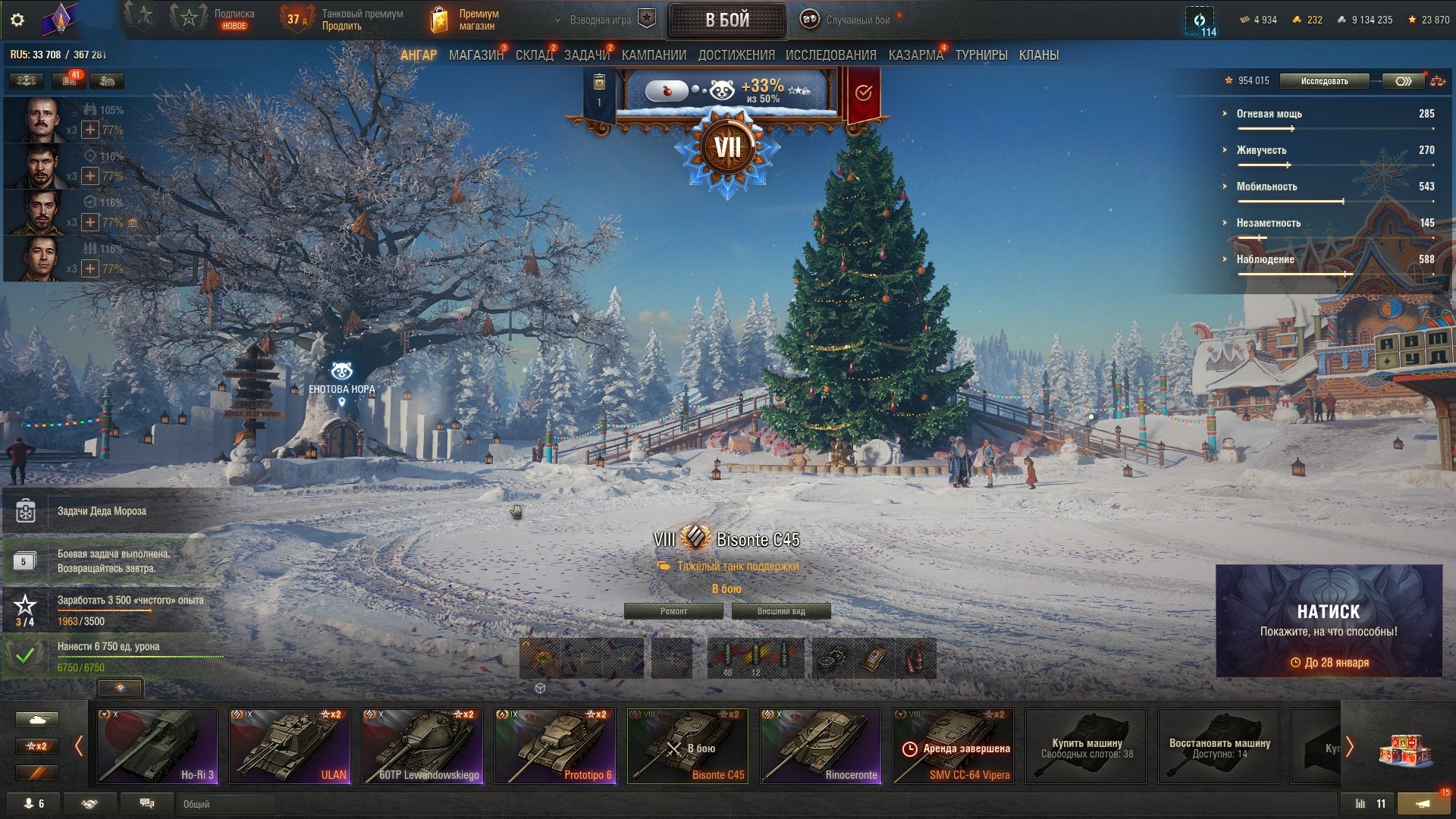
Task: Enter the Енотова нора marker
Action: pos(342,375)
